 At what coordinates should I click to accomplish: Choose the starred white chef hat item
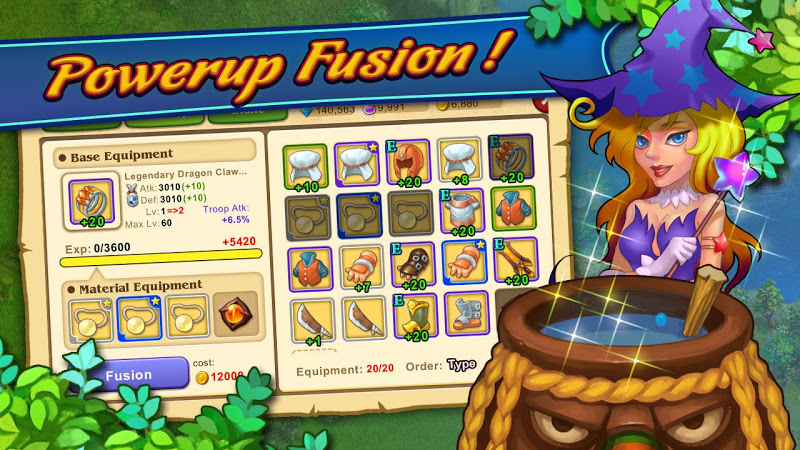(355, 162)
